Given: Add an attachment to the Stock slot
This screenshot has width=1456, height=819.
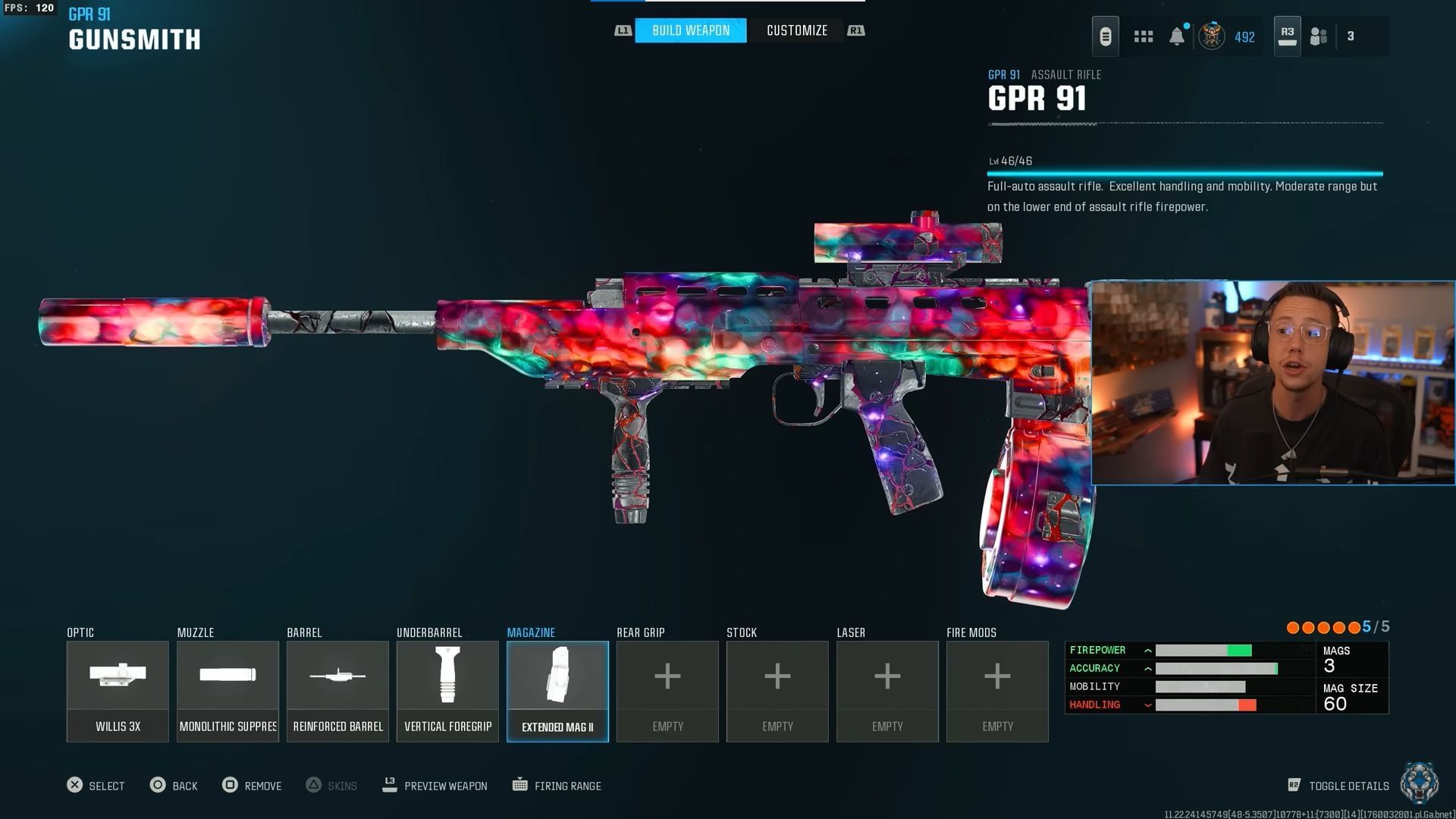Looking at the screenshot, I should [777, 691].
